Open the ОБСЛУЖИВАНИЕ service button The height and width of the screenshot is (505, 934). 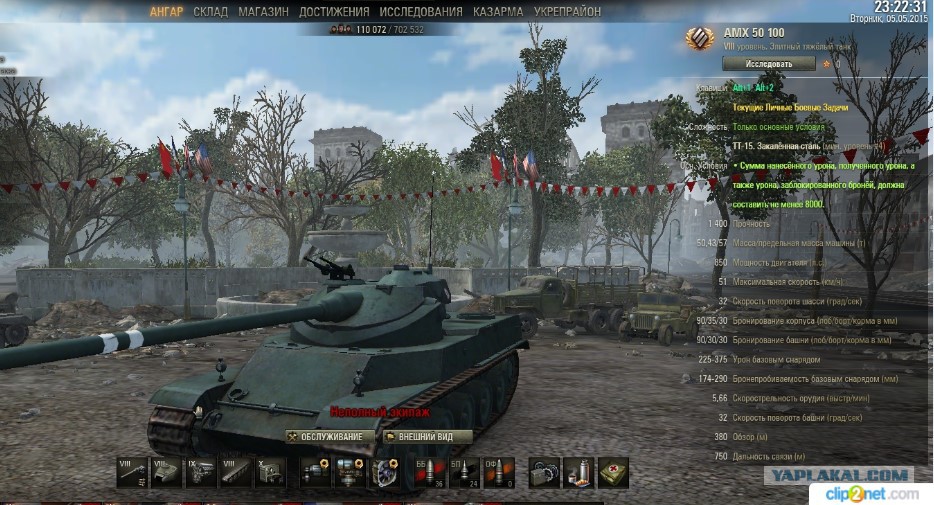tap(330, 437)
